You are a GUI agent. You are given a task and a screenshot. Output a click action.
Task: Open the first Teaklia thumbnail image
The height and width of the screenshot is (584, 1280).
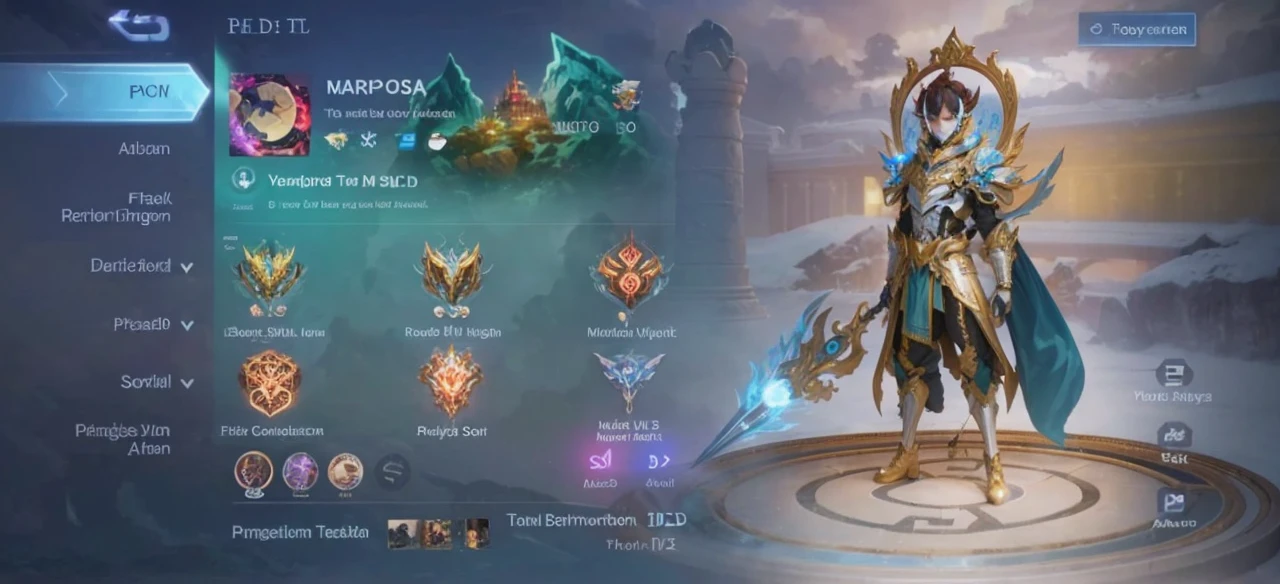[x=403, y=533]
